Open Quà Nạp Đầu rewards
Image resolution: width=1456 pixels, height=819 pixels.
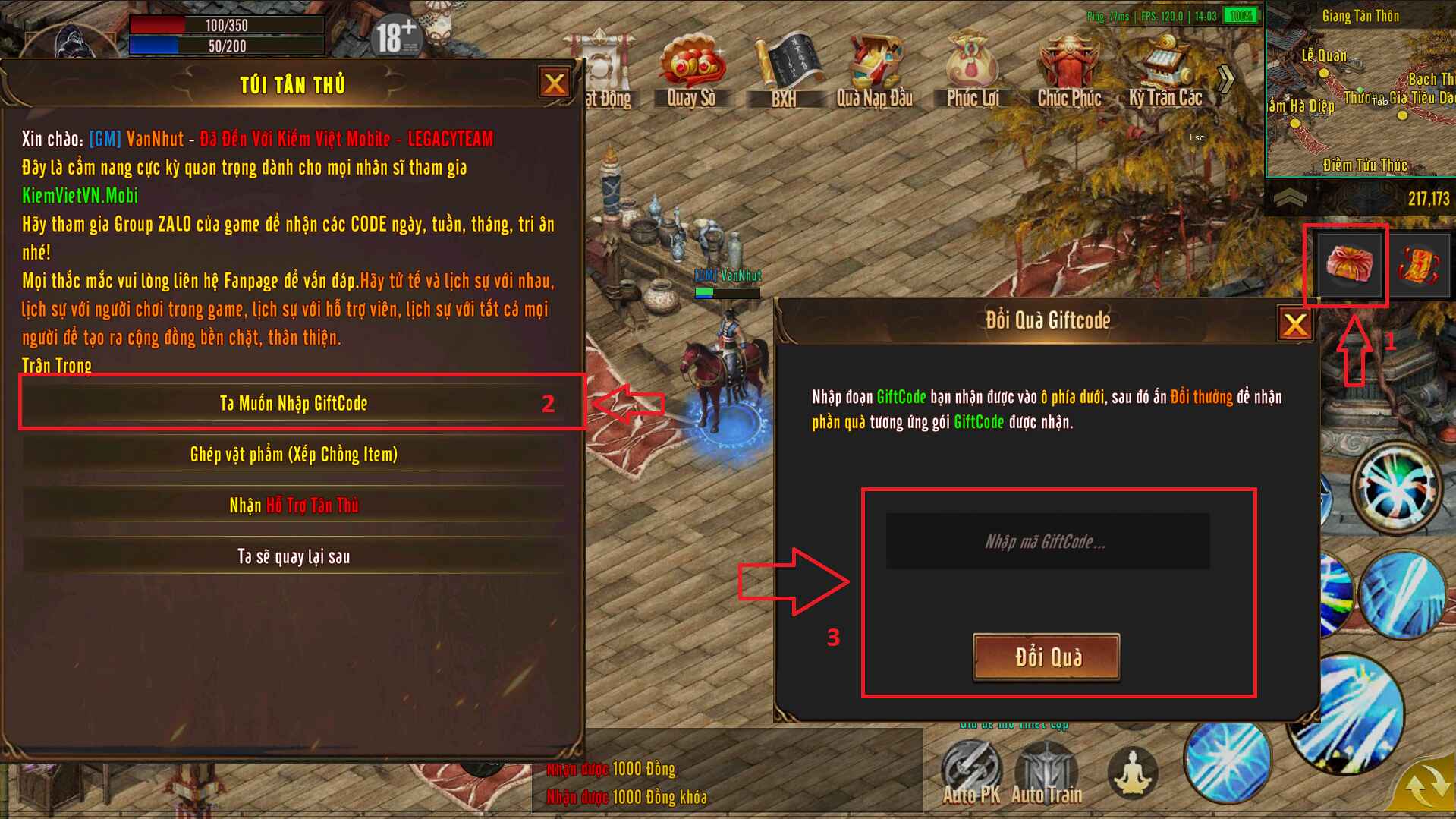click(874, 71)
